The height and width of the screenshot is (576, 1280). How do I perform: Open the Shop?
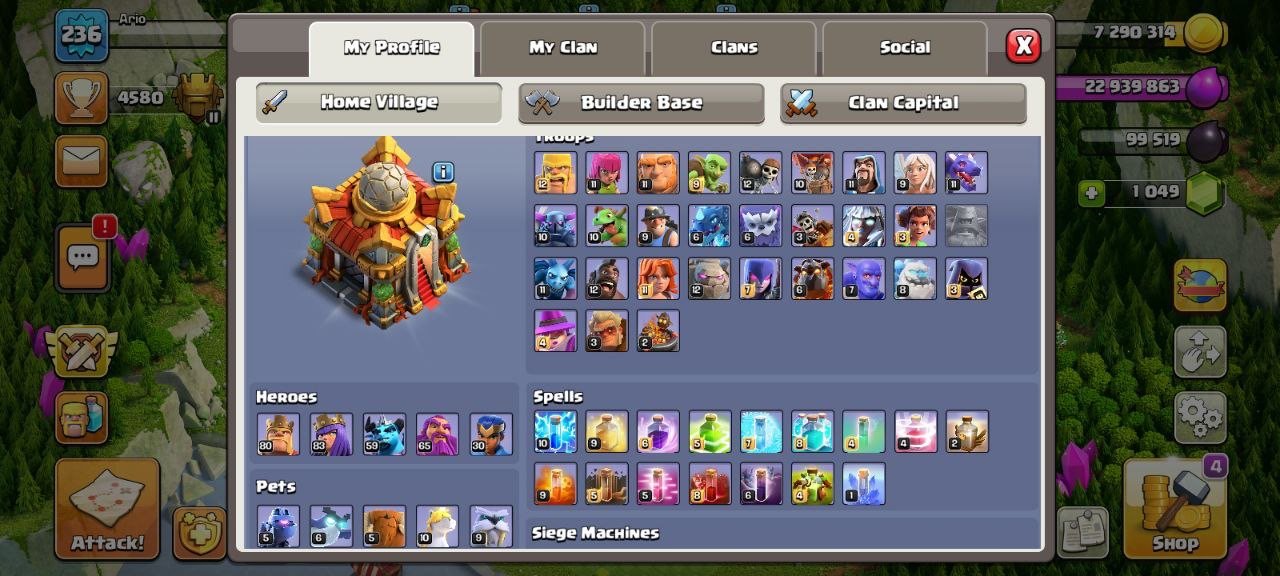click(x=1175, y=508)
